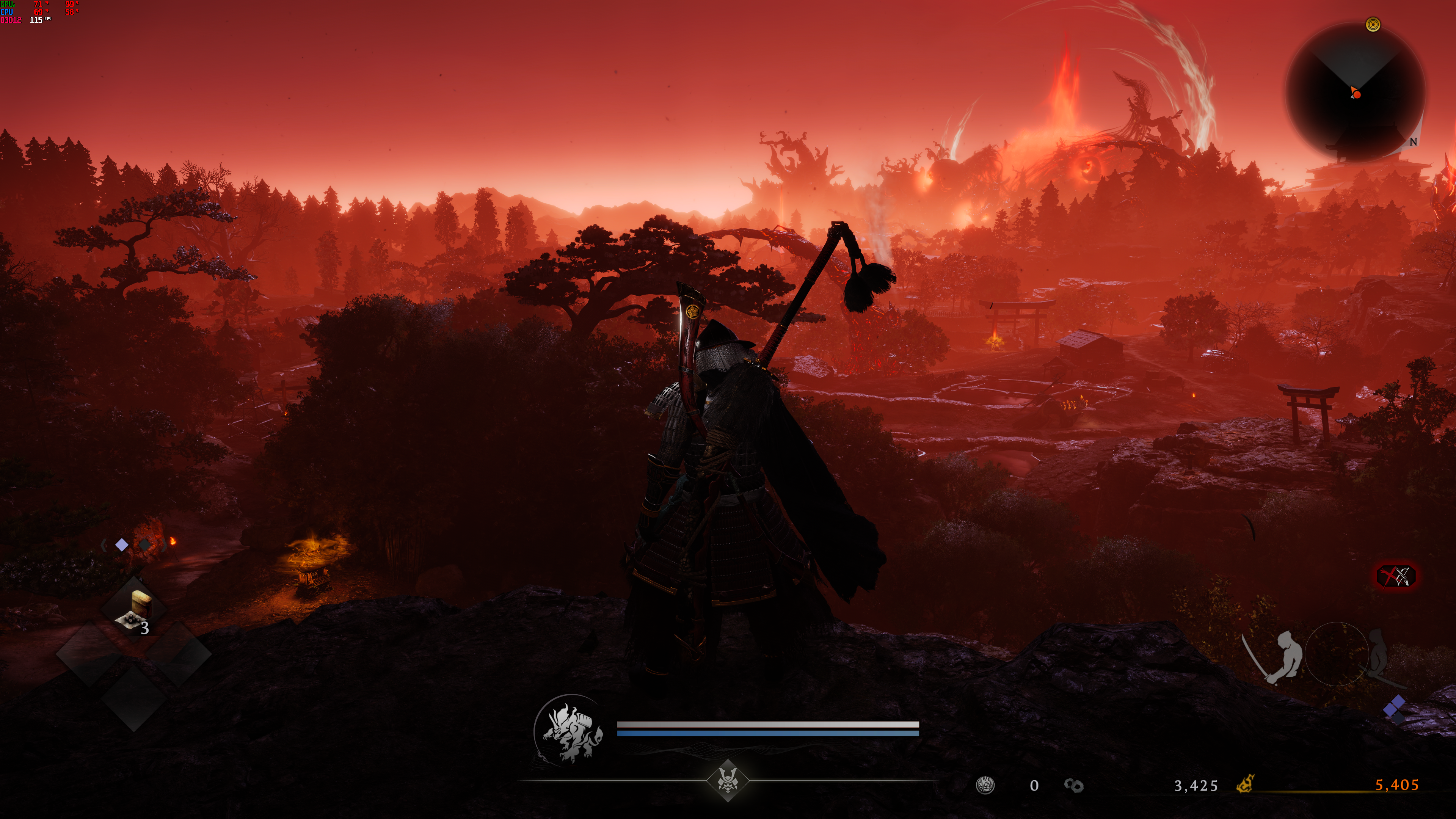1456x819 pixels.
Task: Click the gold objective marker above minimap
Action: (x=1373, y=24)
